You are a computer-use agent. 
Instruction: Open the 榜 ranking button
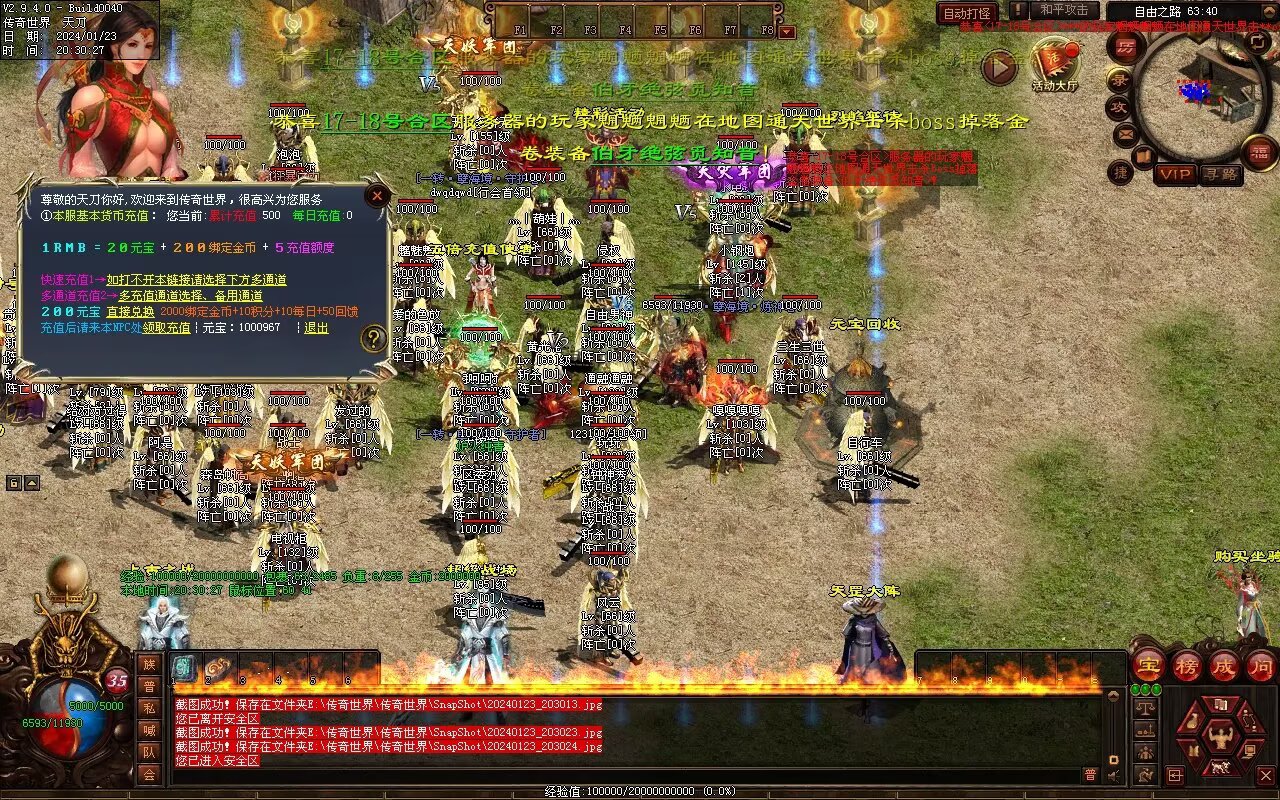click(1186, 665)
